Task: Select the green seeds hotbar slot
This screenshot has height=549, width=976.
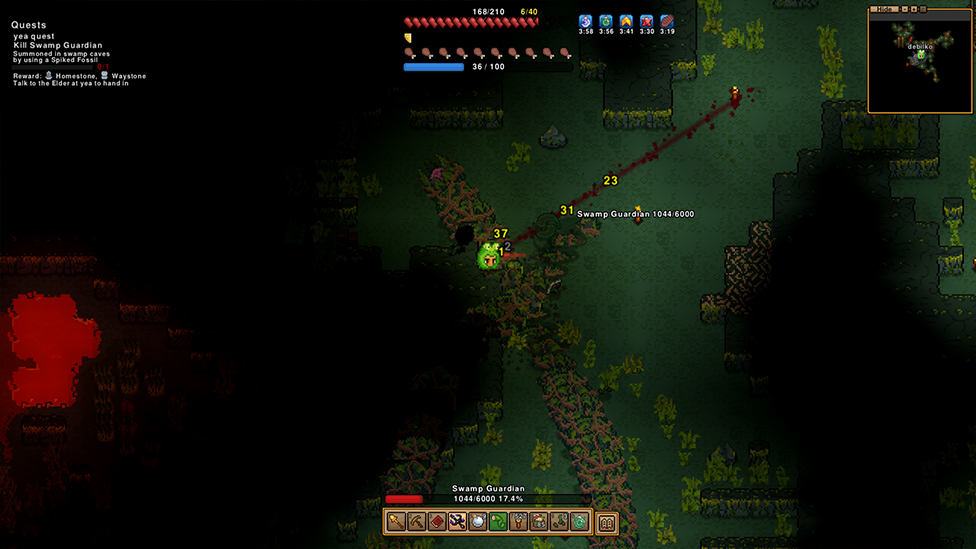Action: tap(559, 522)
